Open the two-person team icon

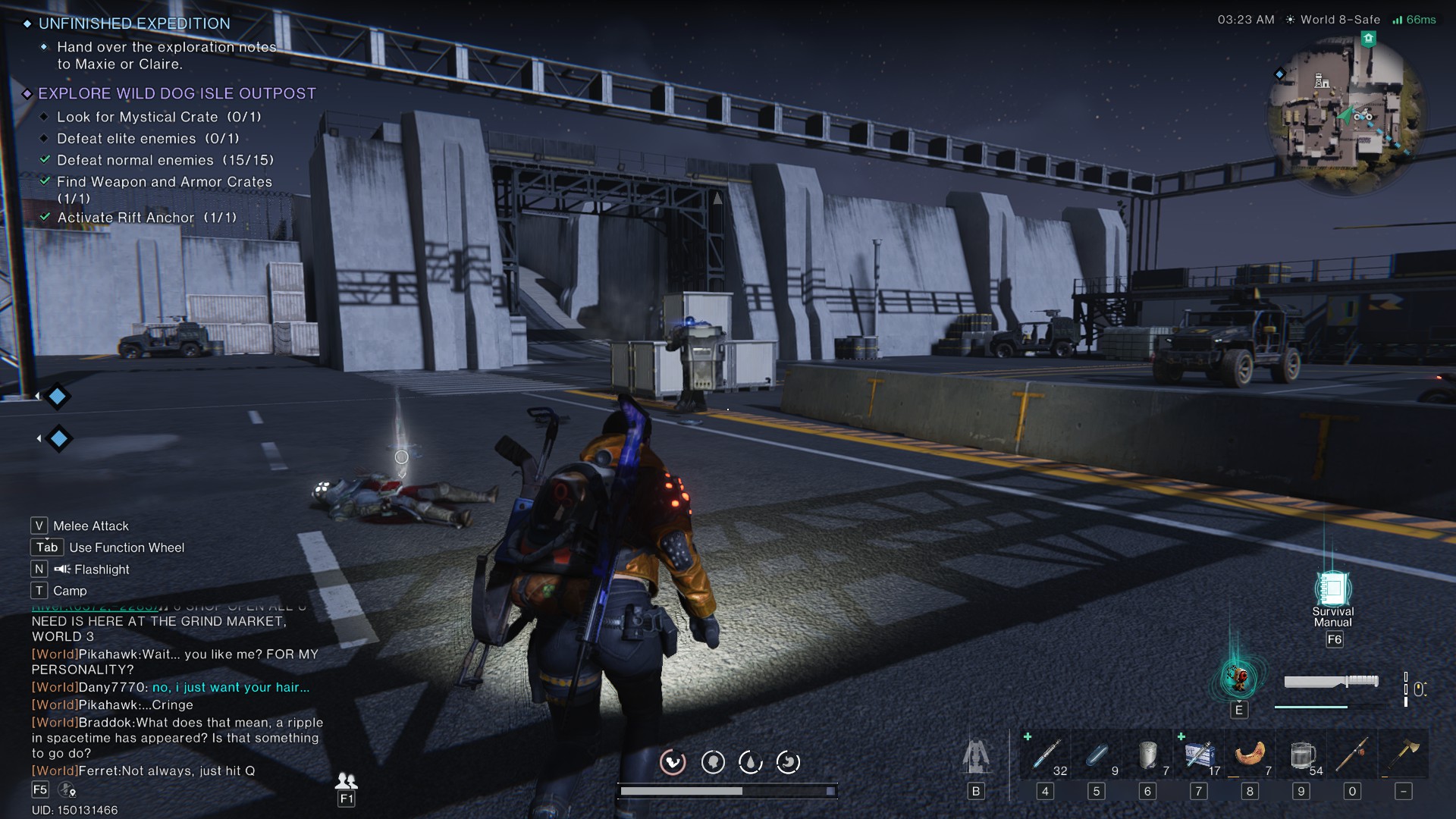tap(346, 780)
